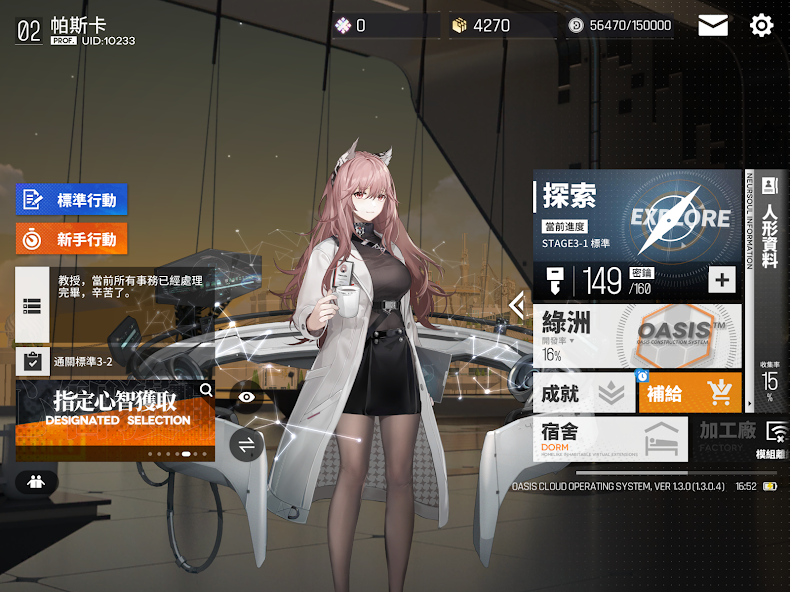
Task: Enter the 綠洲 Oasis construction system
Action: 637,333
